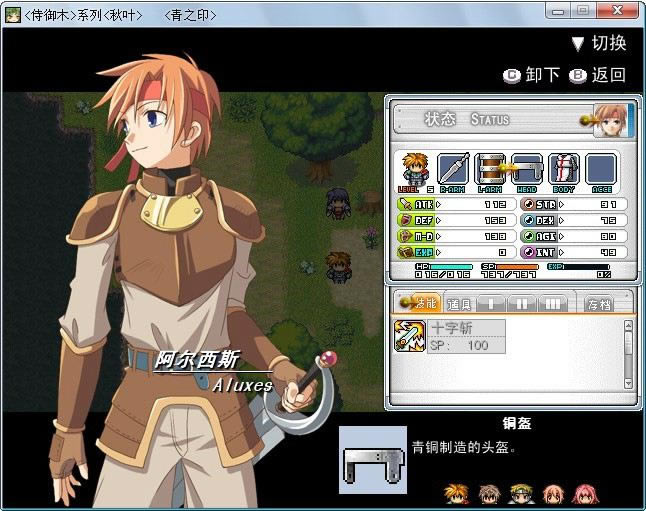Click the character portrait in the Status header

[610, 119]
